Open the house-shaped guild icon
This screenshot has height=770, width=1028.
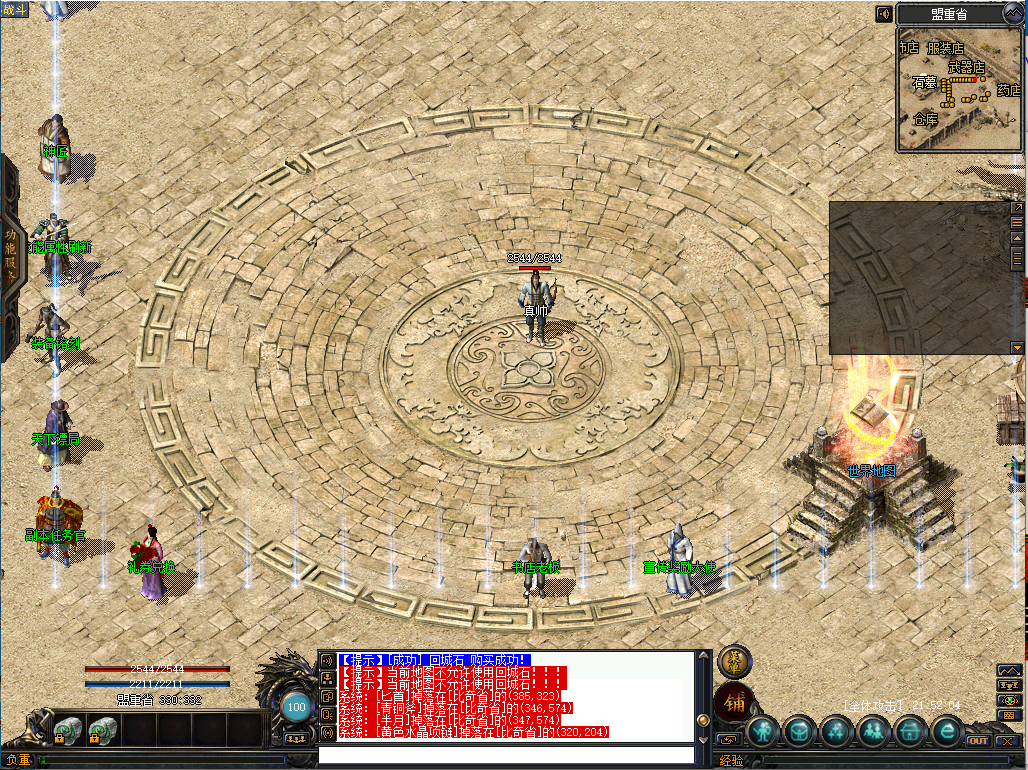pos(909,732)
